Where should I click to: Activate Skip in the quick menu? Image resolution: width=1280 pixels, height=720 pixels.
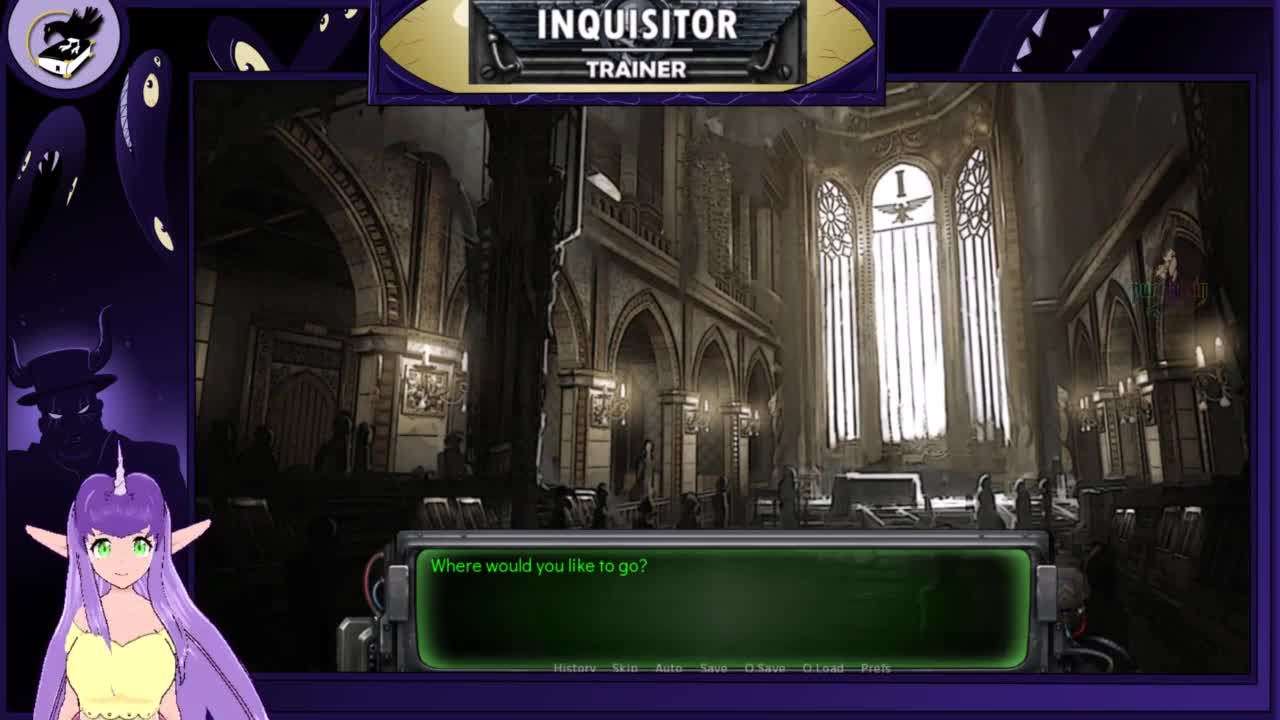point(624,668)
